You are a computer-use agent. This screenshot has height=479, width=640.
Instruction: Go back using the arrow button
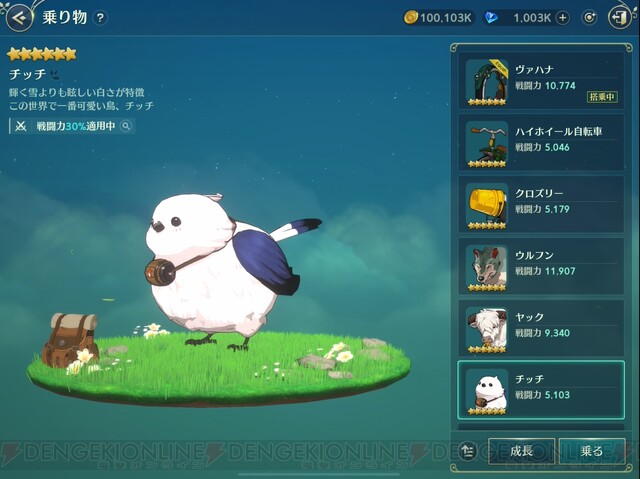tap(19, 17)
